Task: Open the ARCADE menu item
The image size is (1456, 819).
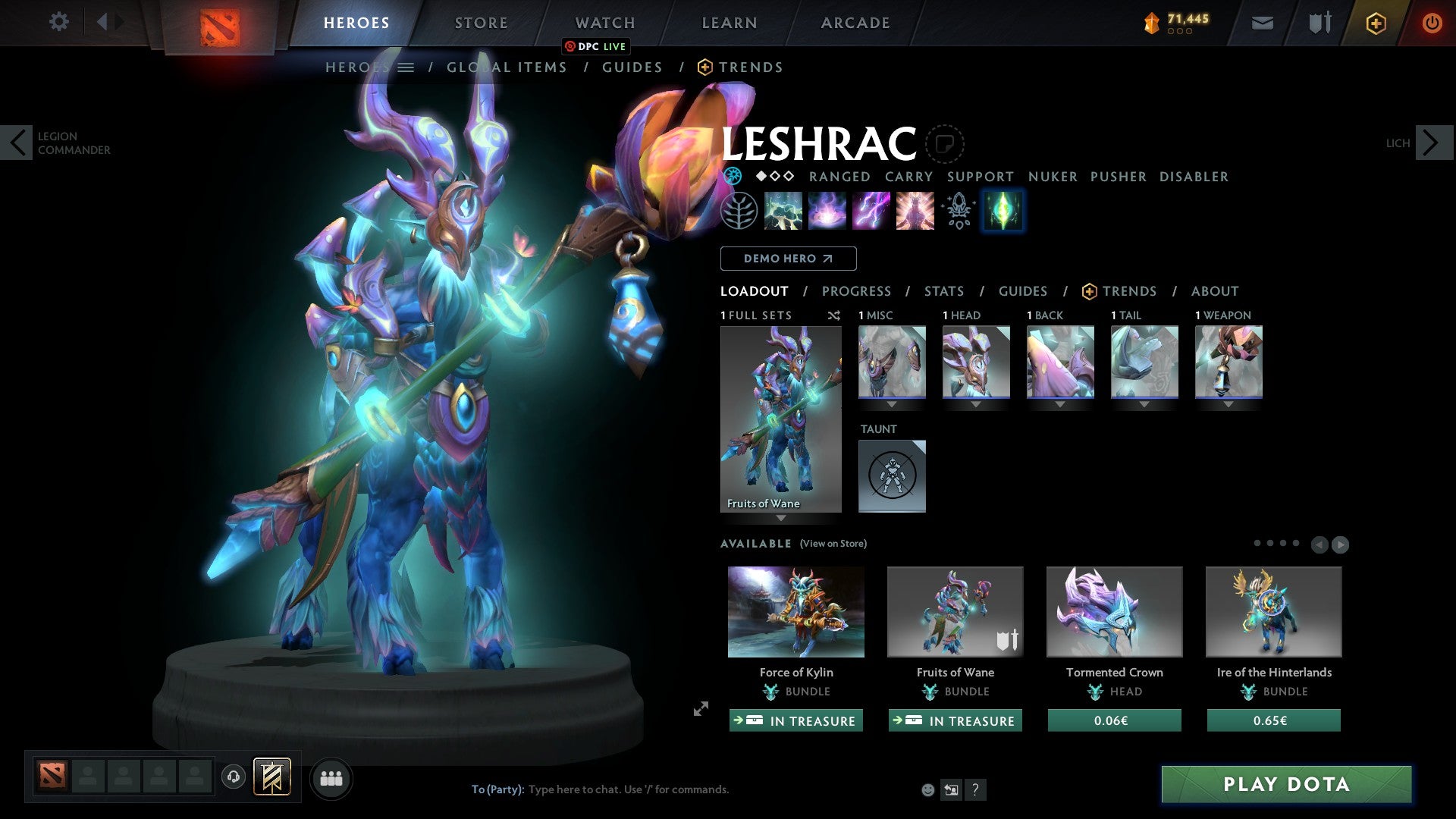Action: pyautogui.click(x=855, y=23)
